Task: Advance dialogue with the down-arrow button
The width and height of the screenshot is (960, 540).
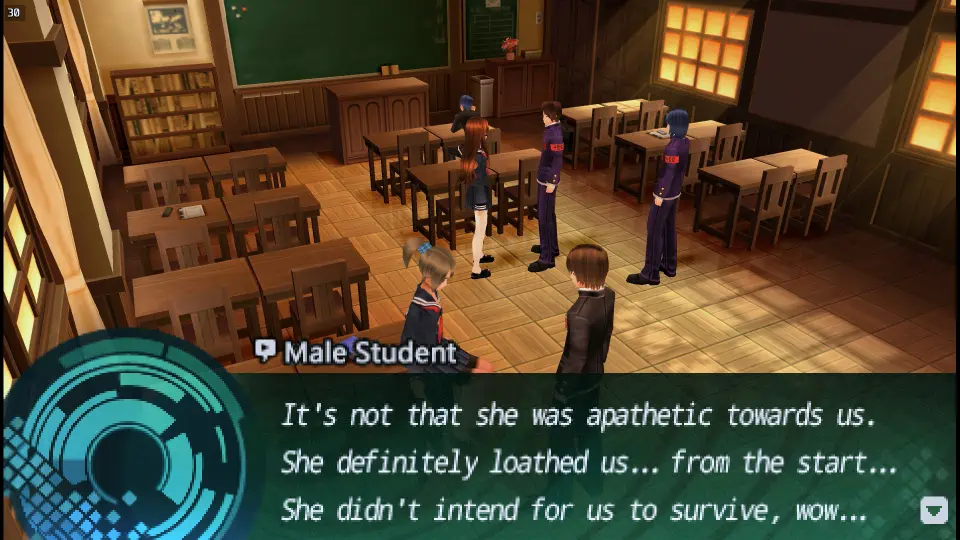Action: [x=933, y=510]
